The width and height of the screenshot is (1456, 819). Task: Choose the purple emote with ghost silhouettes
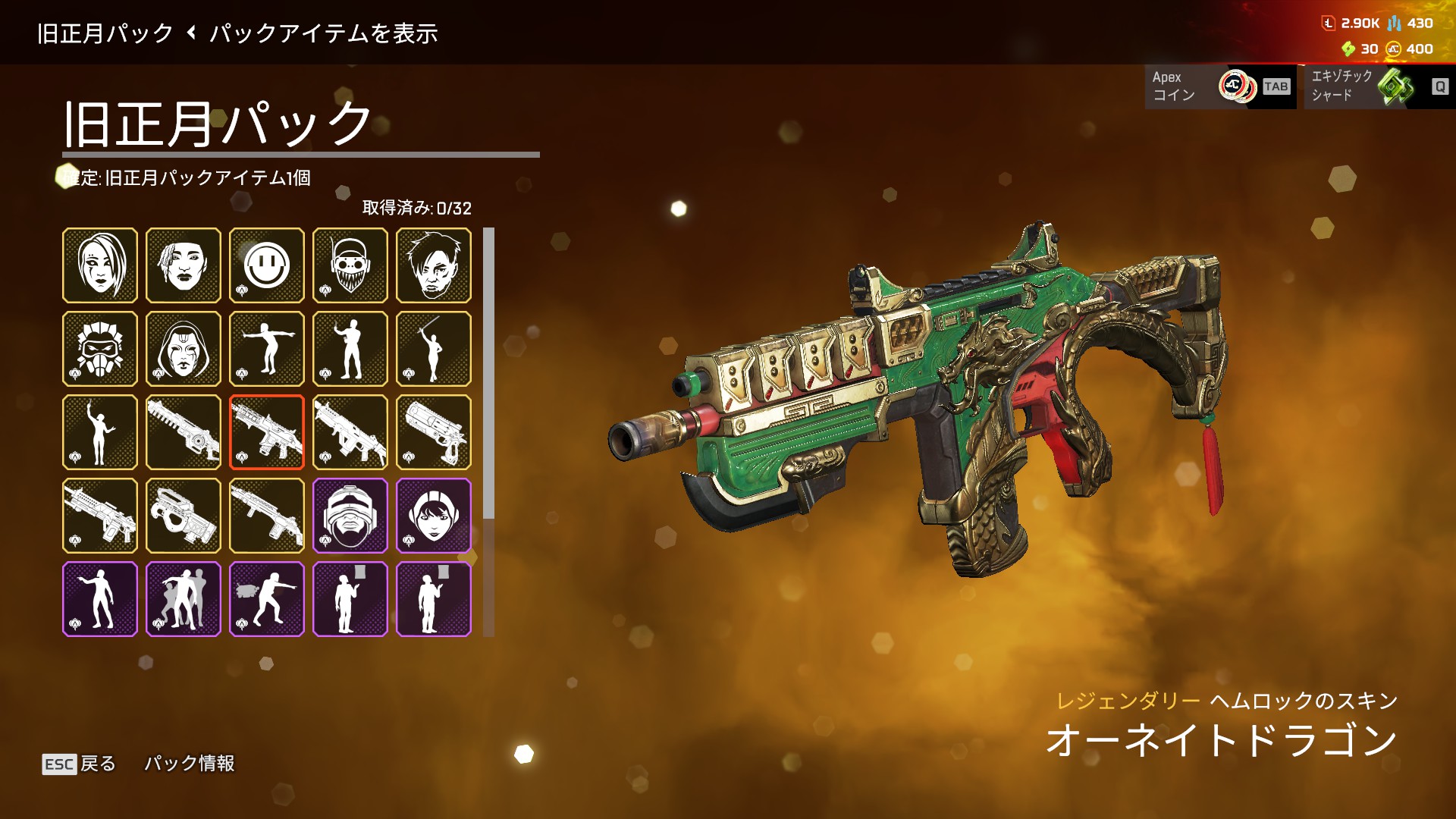pos(184,599)
